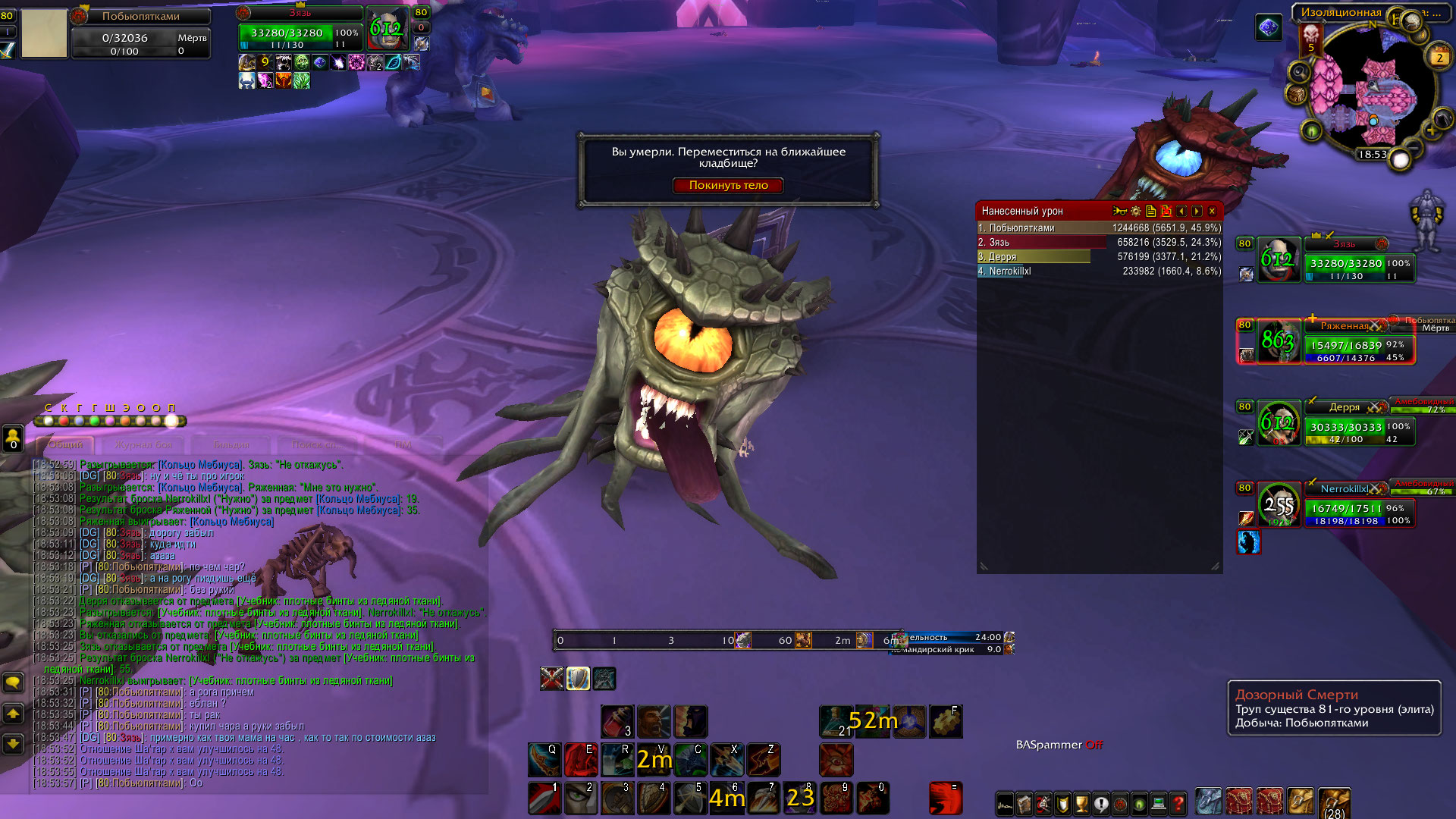
Task: Click the Покинуть тело release button
Action: click(x=728, y=185)
